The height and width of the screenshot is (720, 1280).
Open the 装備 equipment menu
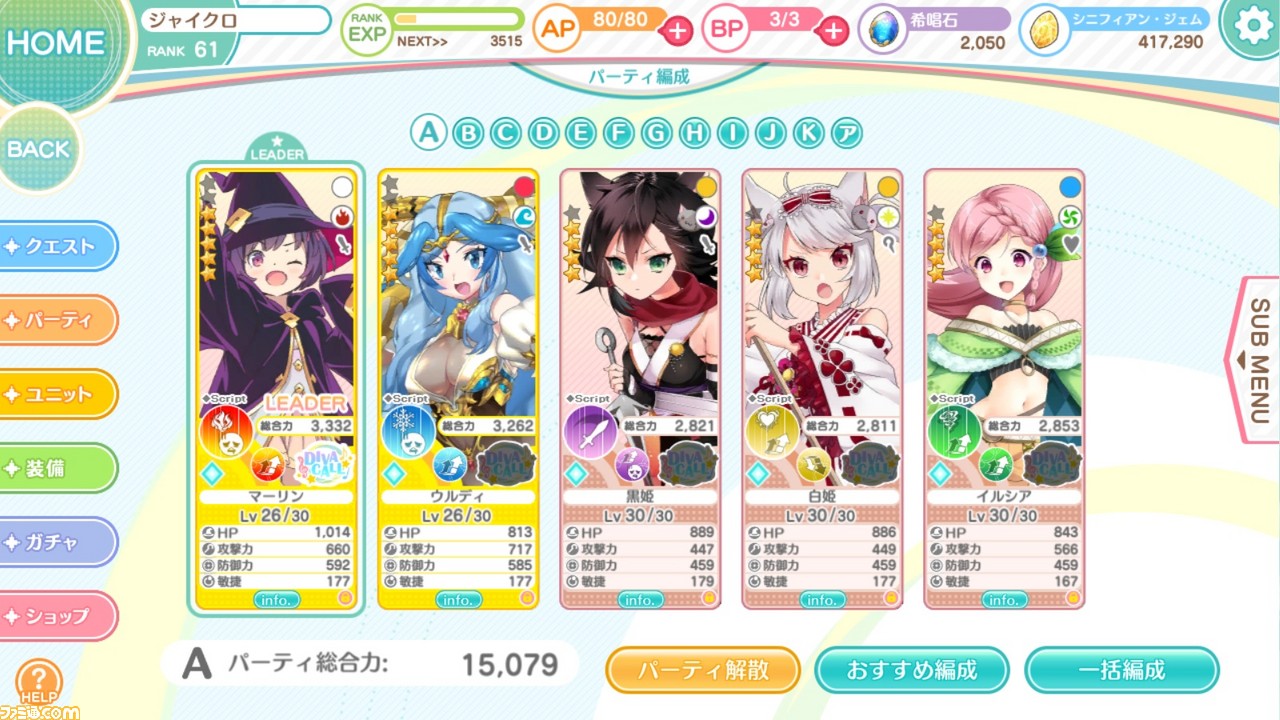click(55, 468)
